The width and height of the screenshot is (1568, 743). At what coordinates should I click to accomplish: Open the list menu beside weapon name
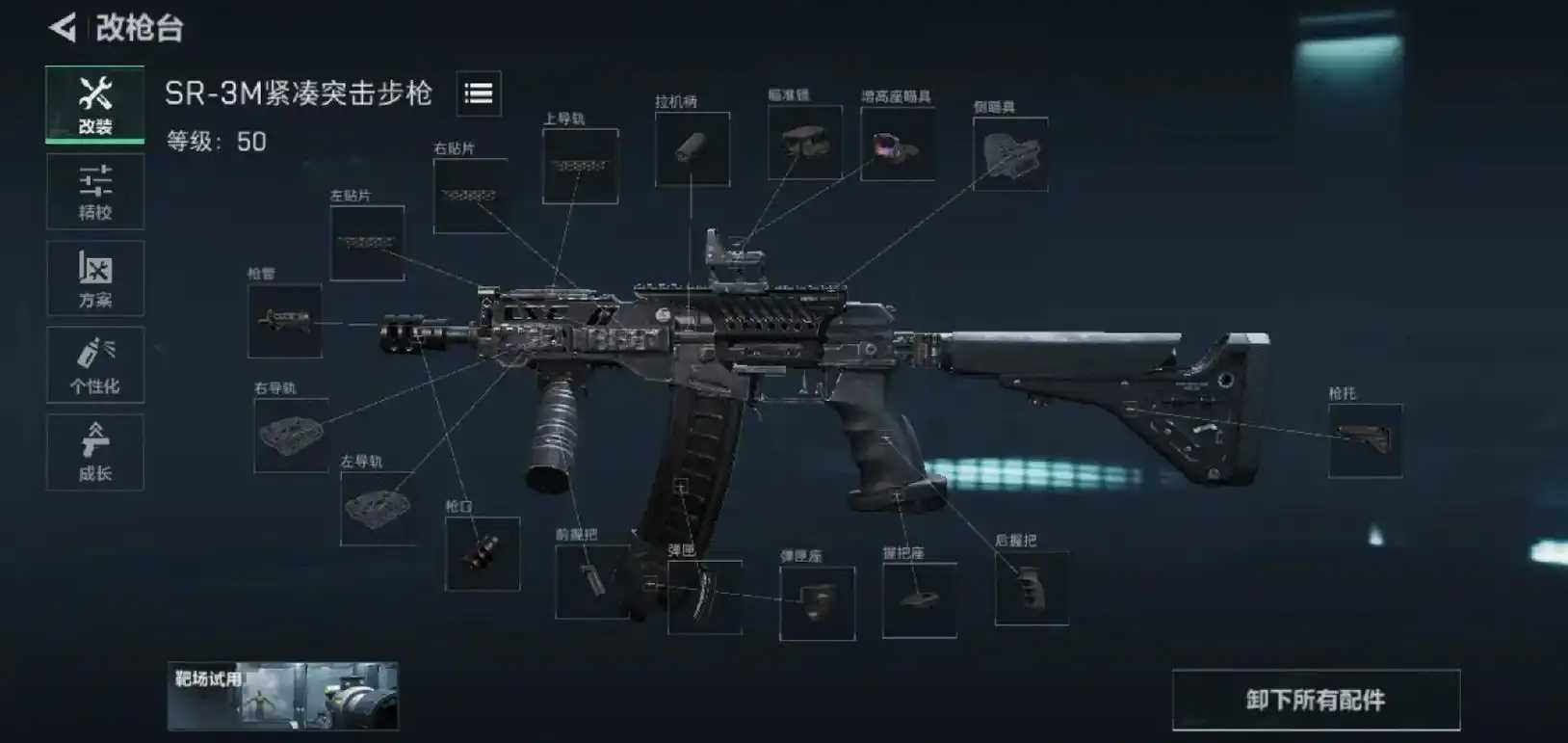(479, 93)
